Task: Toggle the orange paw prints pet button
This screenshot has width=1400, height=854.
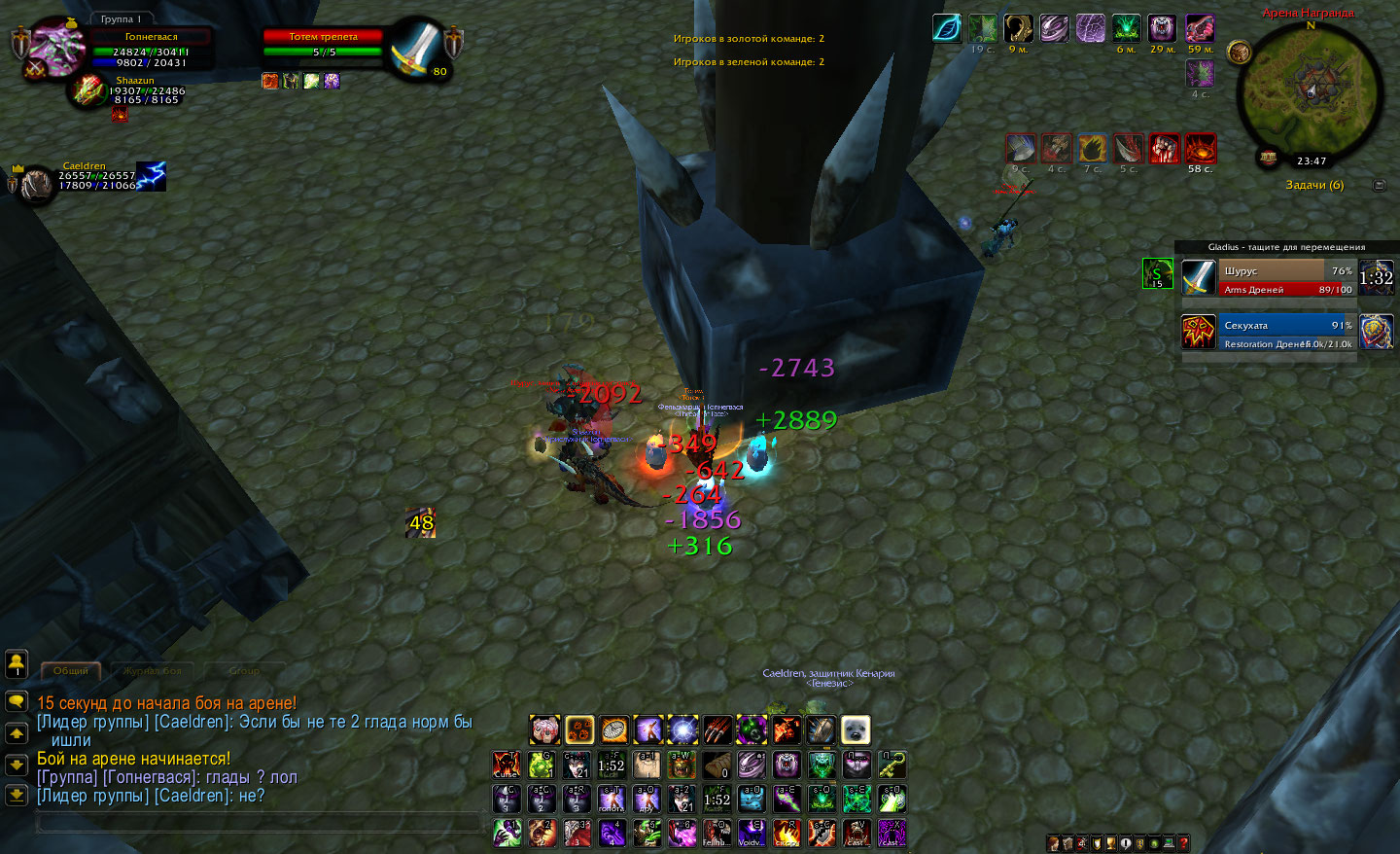Action: pos(579,729)
